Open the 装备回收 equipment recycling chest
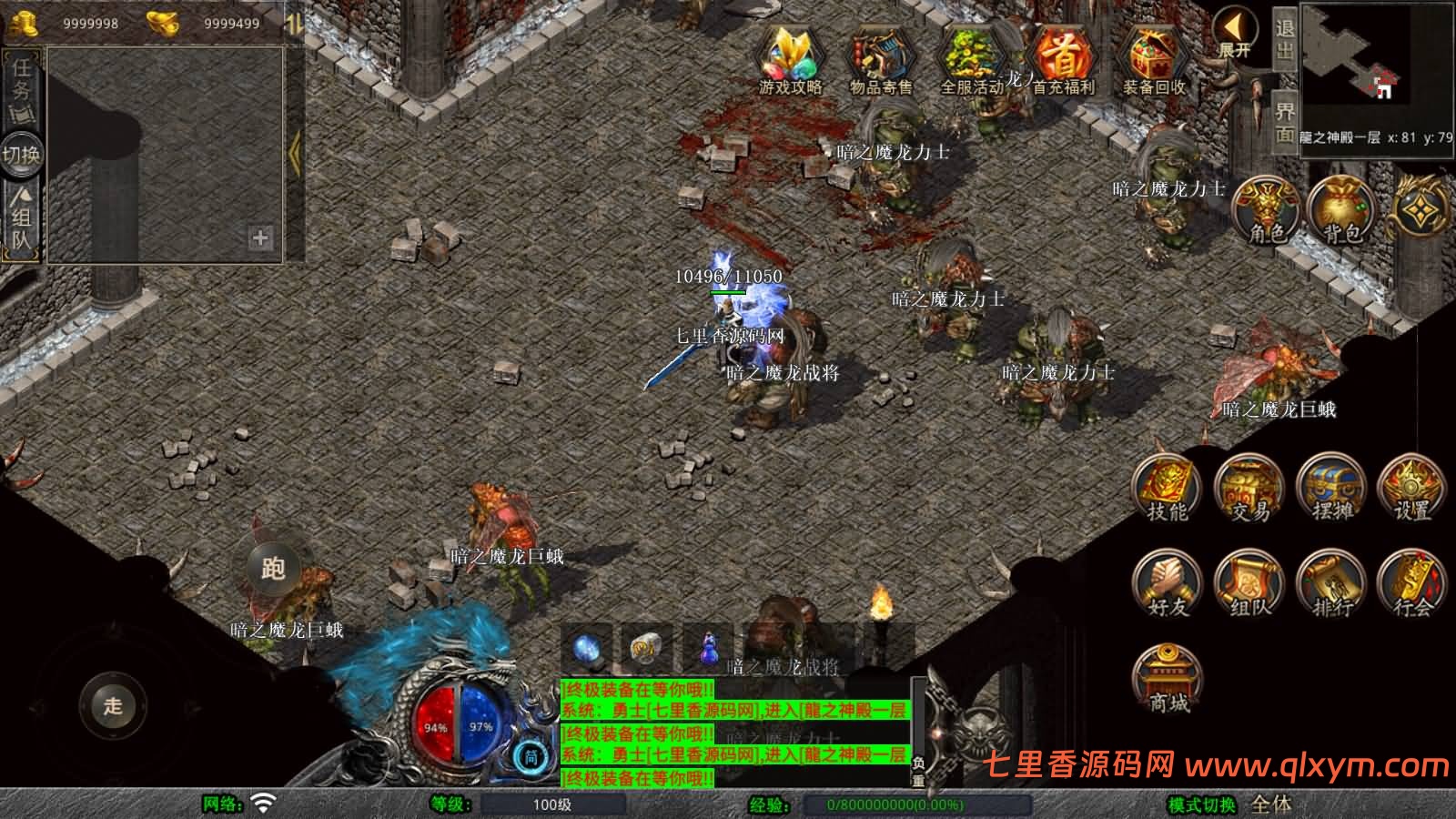The height and width of the screenshot is (819, 1456). point(1153,58)
